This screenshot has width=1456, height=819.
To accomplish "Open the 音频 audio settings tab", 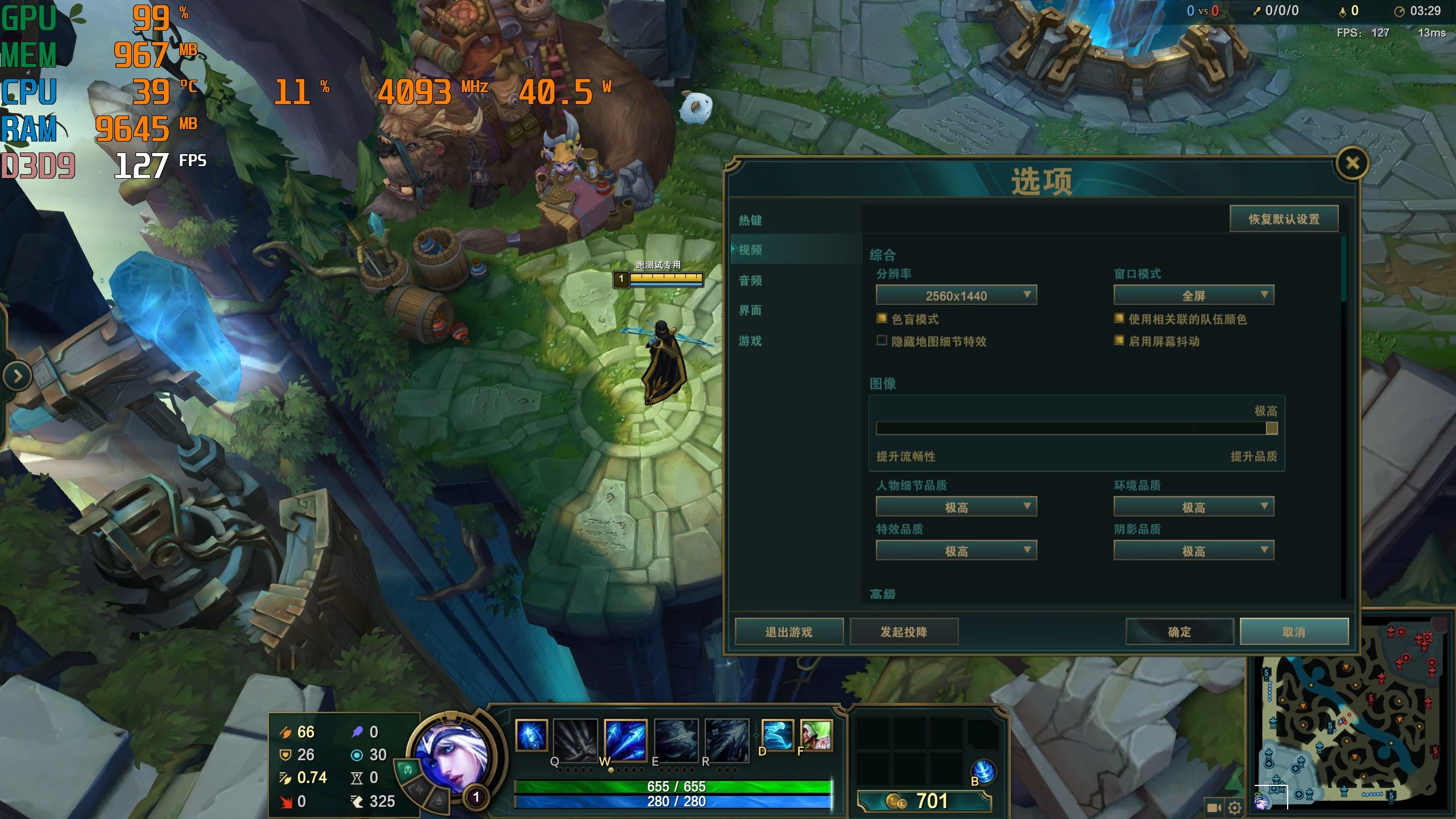I will point(750,280).
